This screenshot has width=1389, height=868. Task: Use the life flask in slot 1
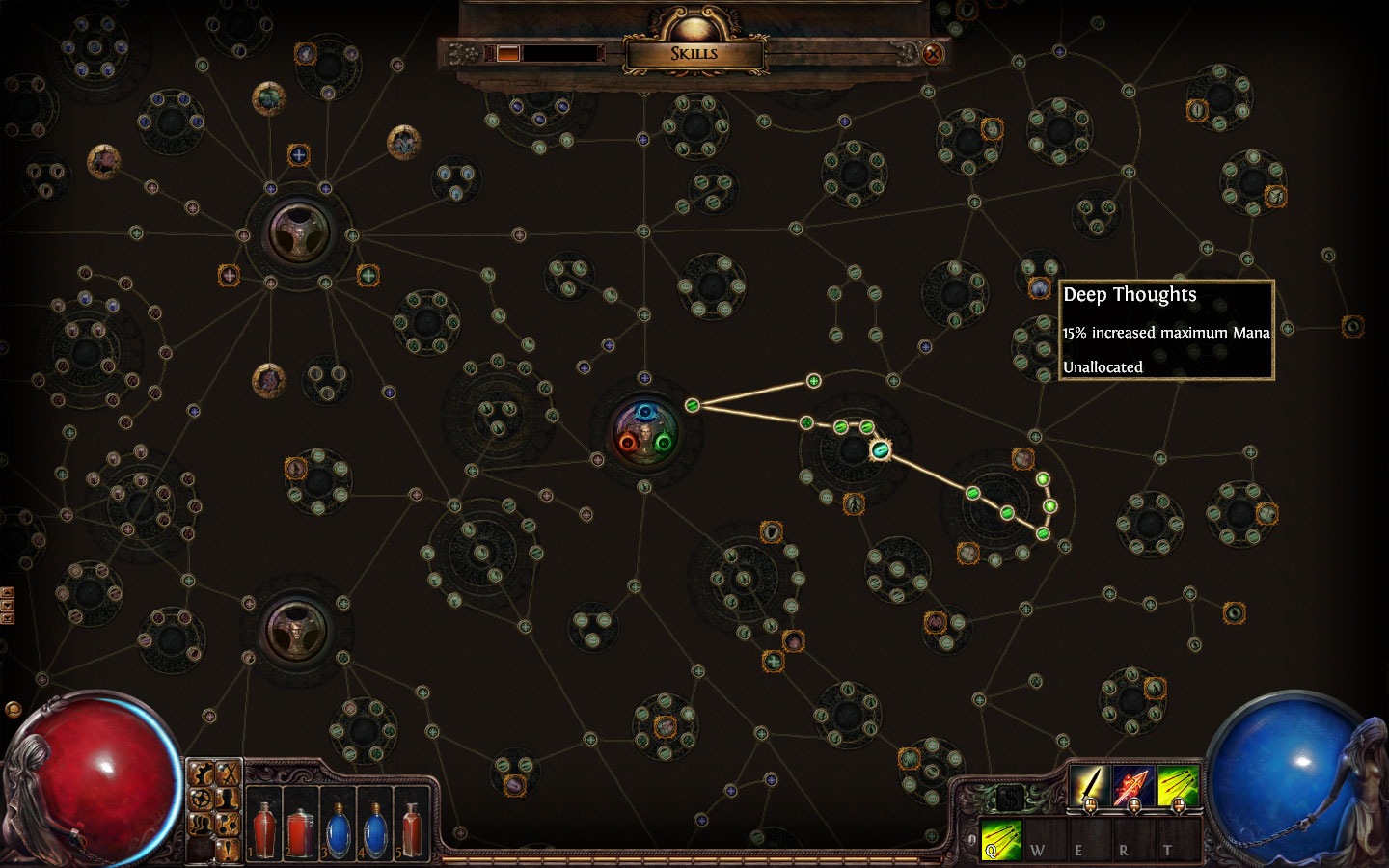click(x=264, y=830)
